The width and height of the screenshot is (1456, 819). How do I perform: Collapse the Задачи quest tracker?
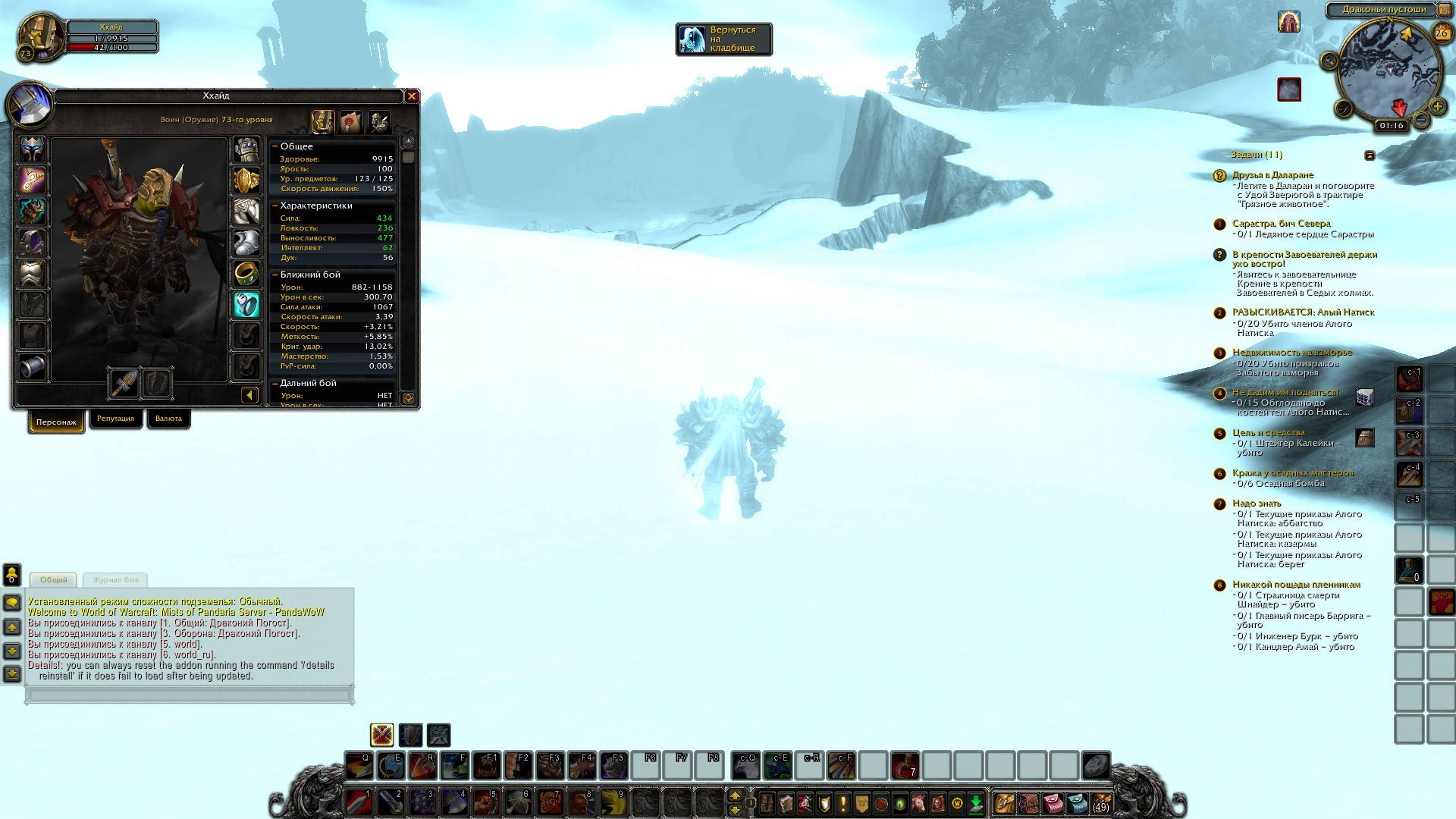(x=1370, y=155)
